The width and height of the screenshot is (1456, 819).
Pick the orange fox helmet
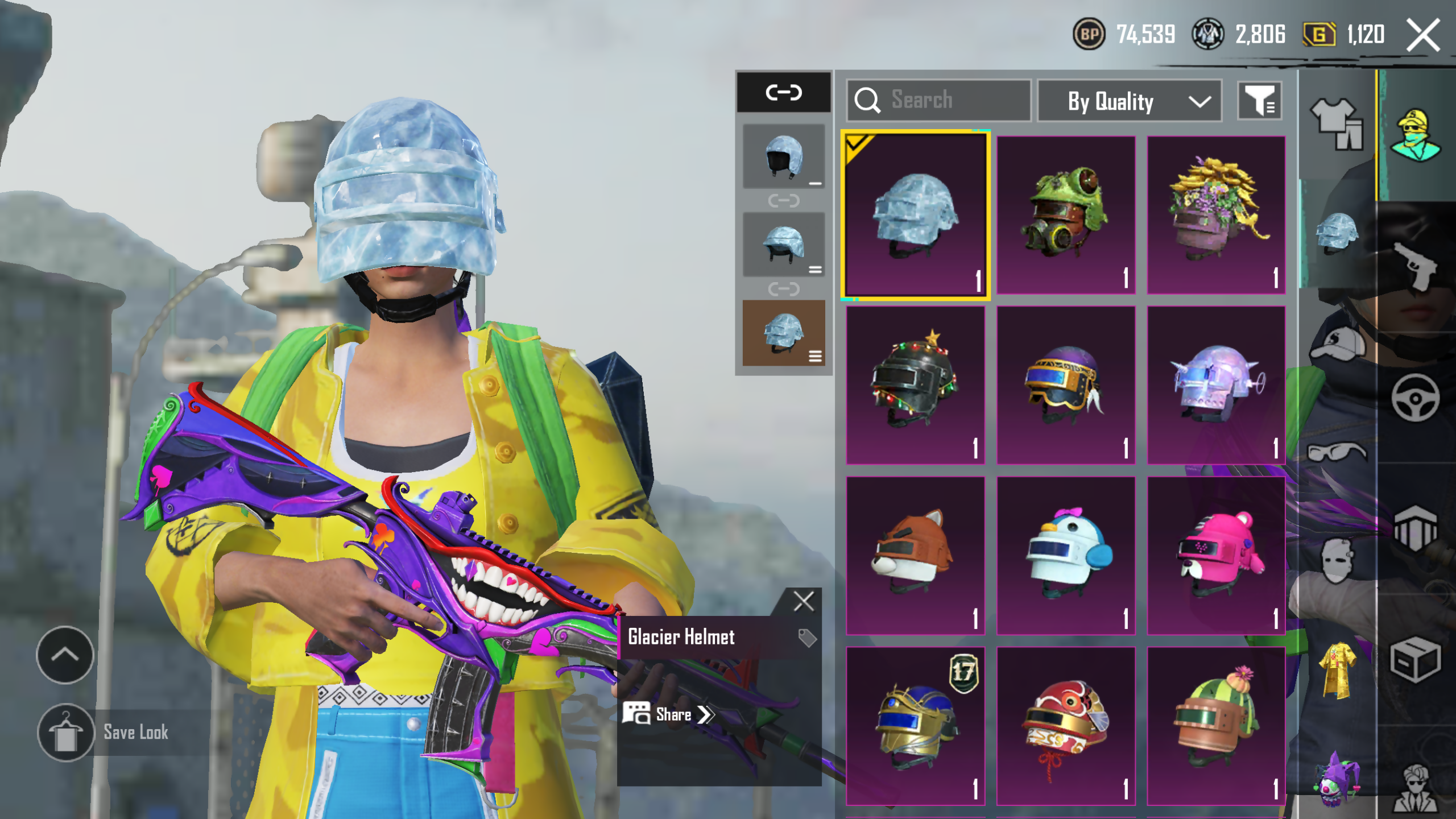[915, 555]
